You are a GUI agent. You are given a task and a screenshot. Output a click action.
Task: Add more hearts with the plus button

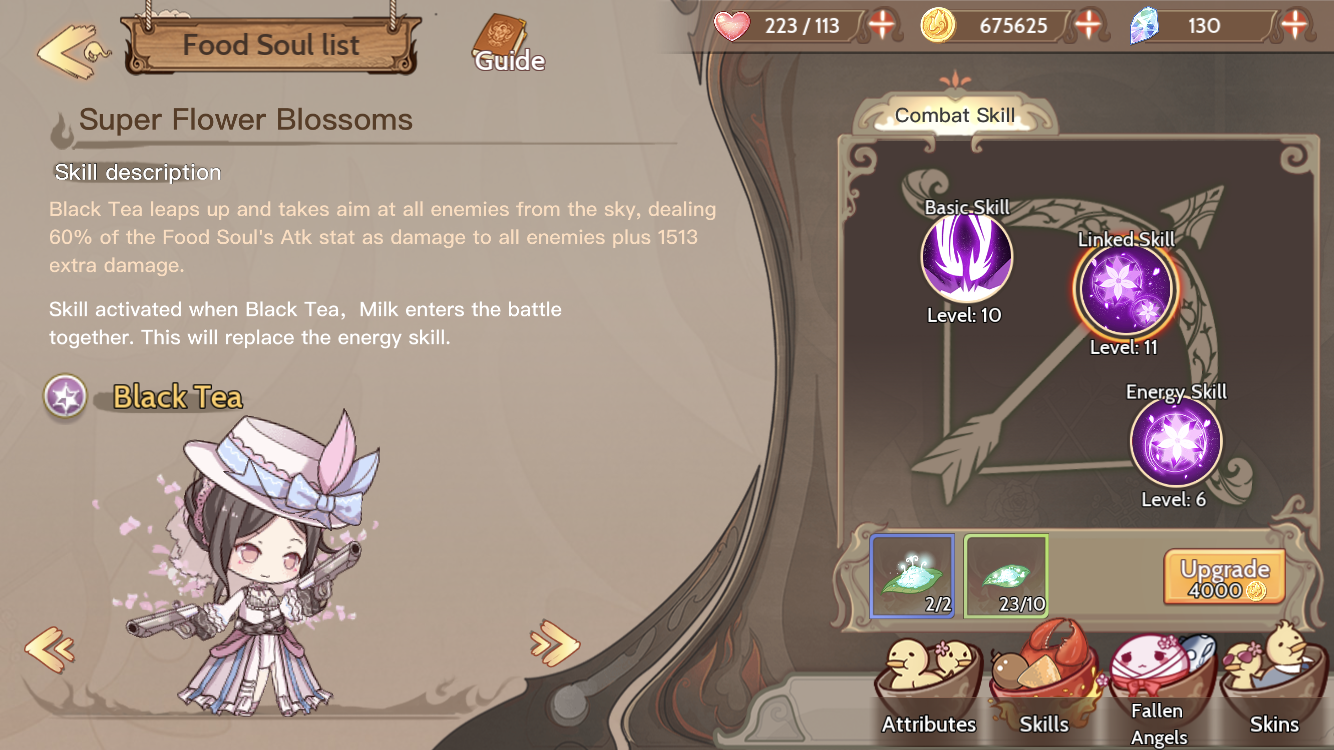[x=882, y=25]
